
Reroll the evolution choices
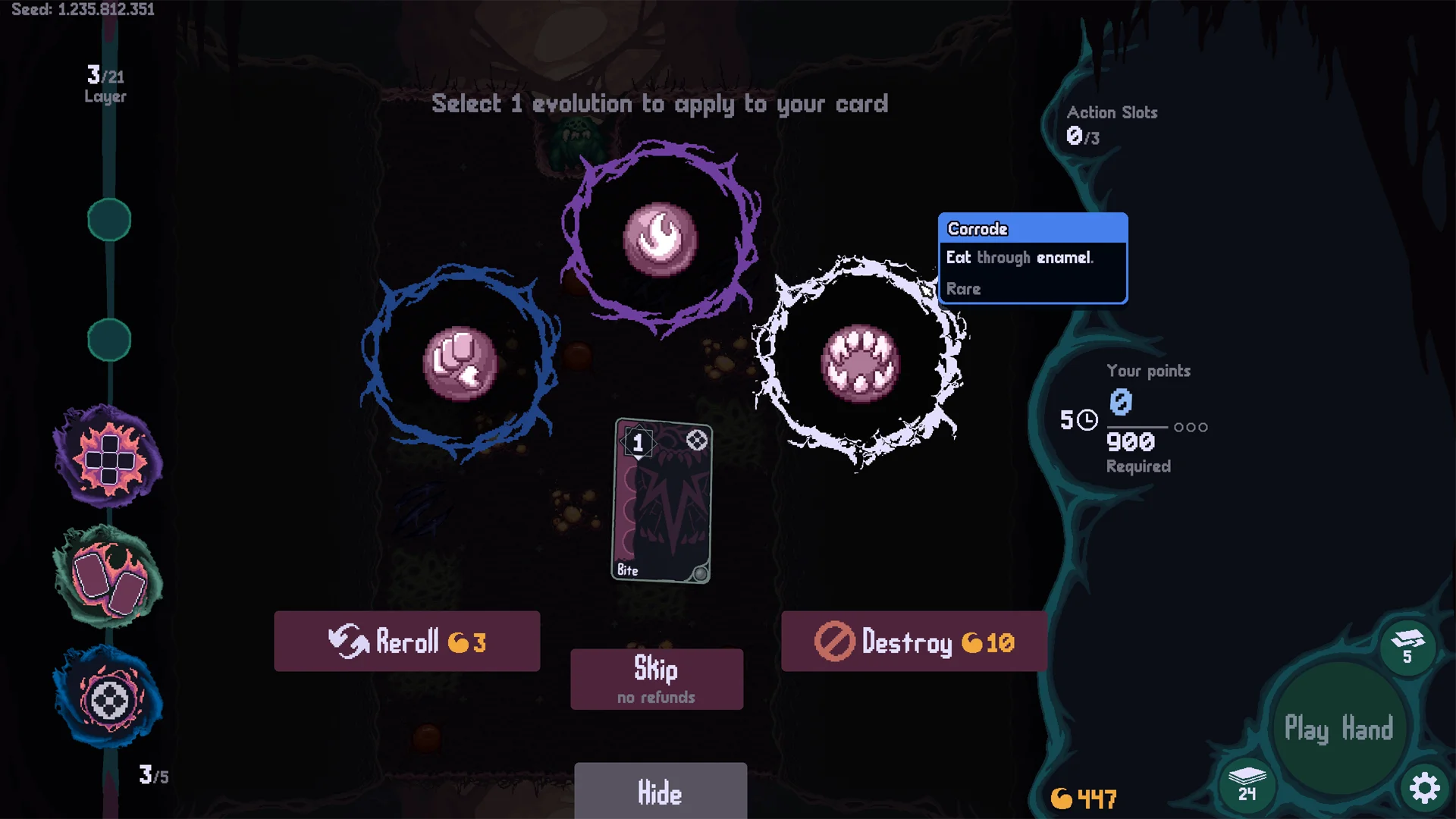406,642
